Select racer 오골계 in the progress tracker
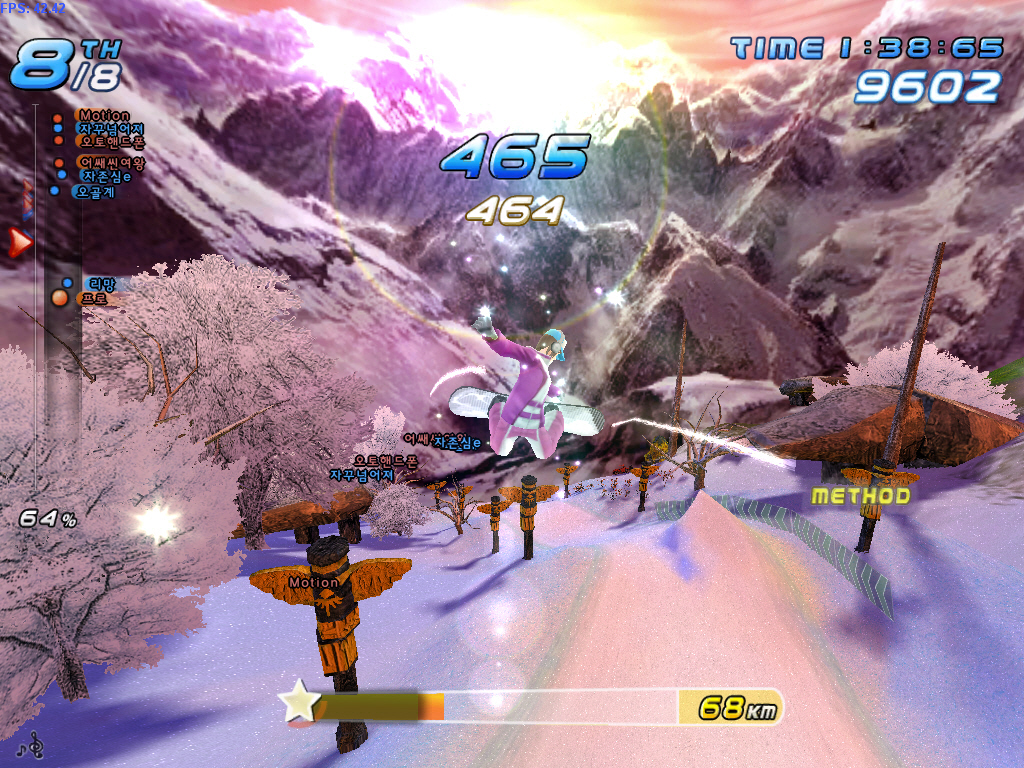The image size is (1024, 768). [x=94, y=192]
